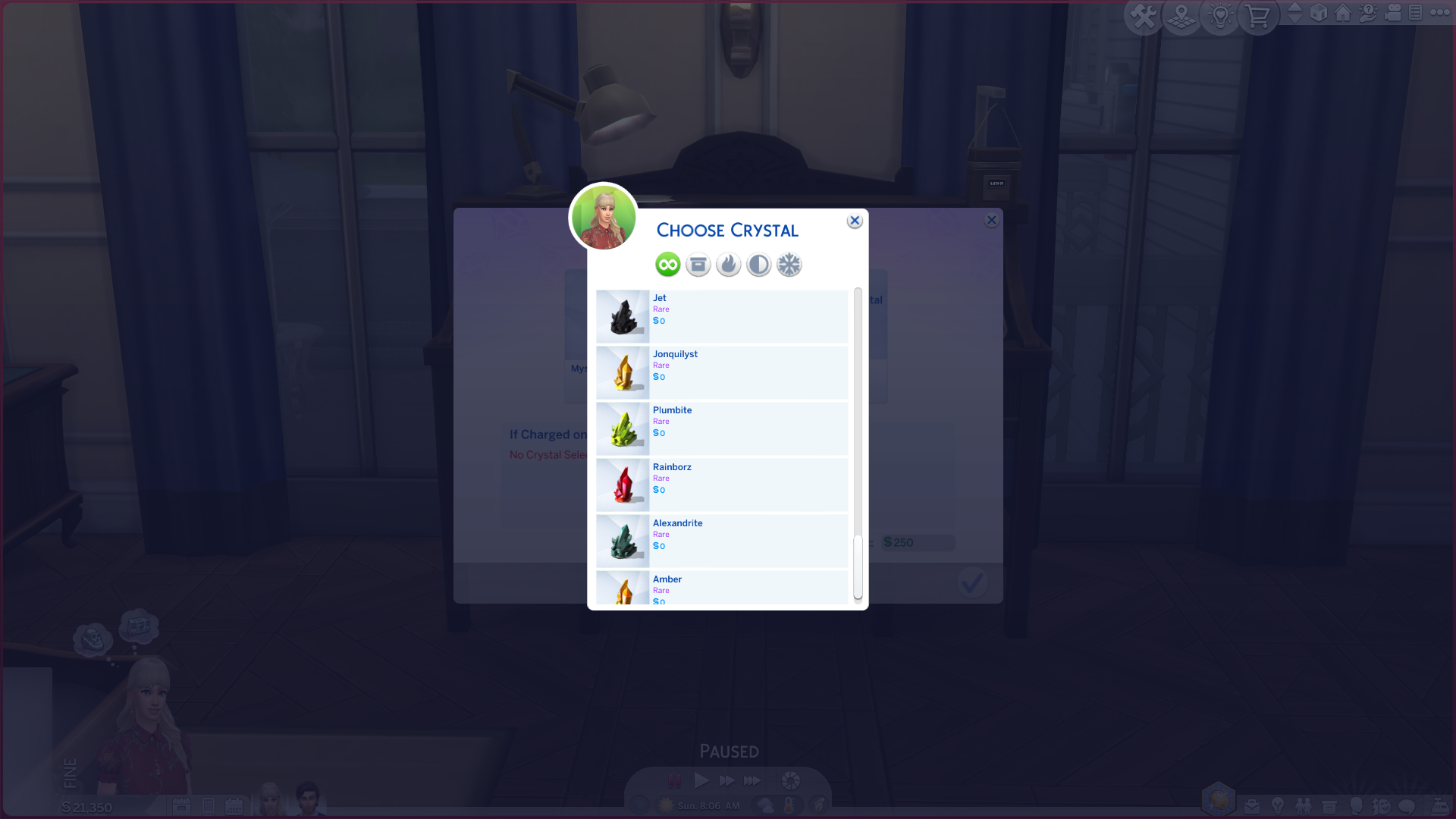Viewport: 1456px width, 819px height.
Task: Select the Jet rare crystal
Action: (x=720, y=316)
